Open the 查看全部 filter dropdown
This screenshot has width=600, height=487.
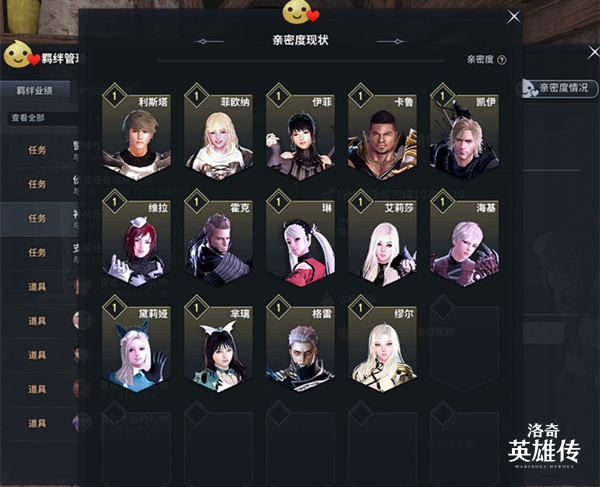point(40,118)
